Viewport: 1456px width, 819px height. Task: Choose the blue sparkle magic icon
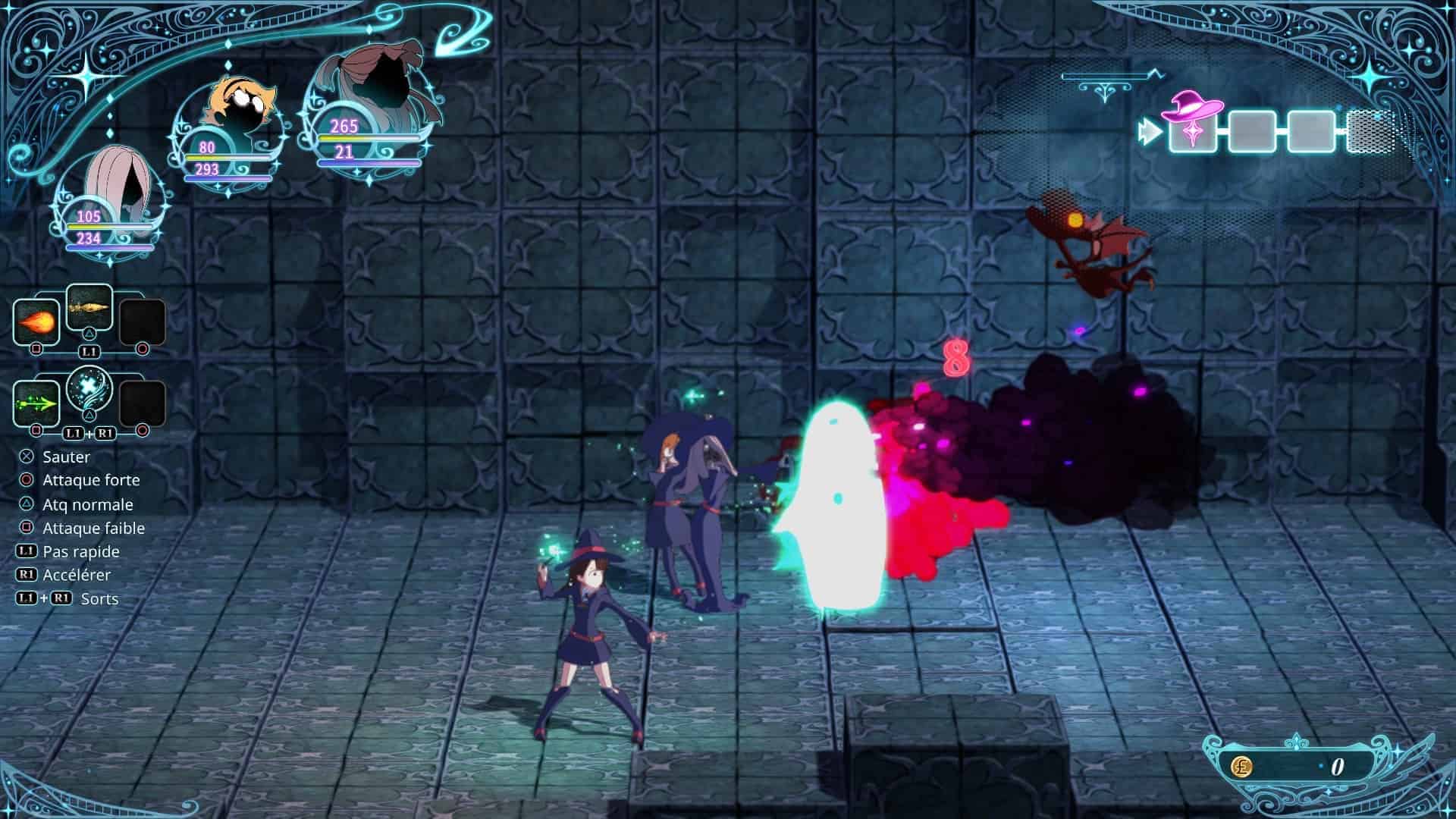[x=89, y=388]
